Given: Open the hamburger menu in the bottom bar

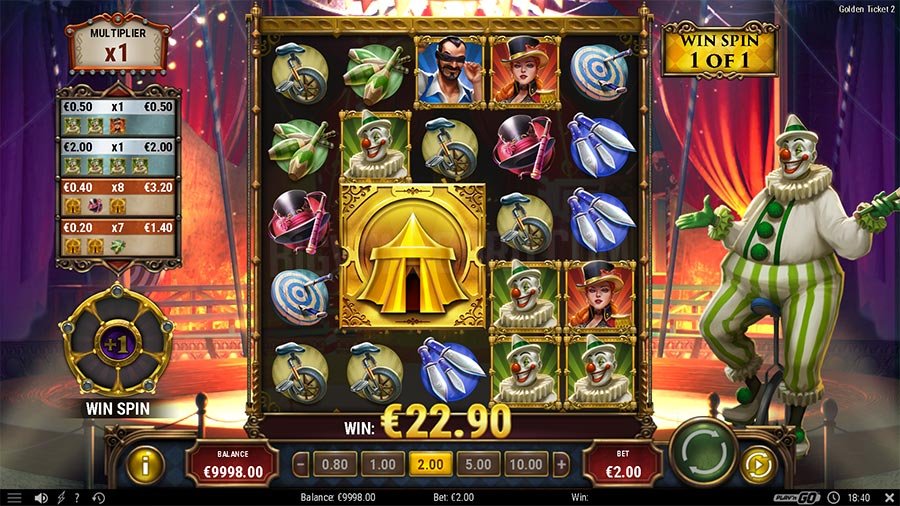Looking at the screenshot, I should click(14, 497).
